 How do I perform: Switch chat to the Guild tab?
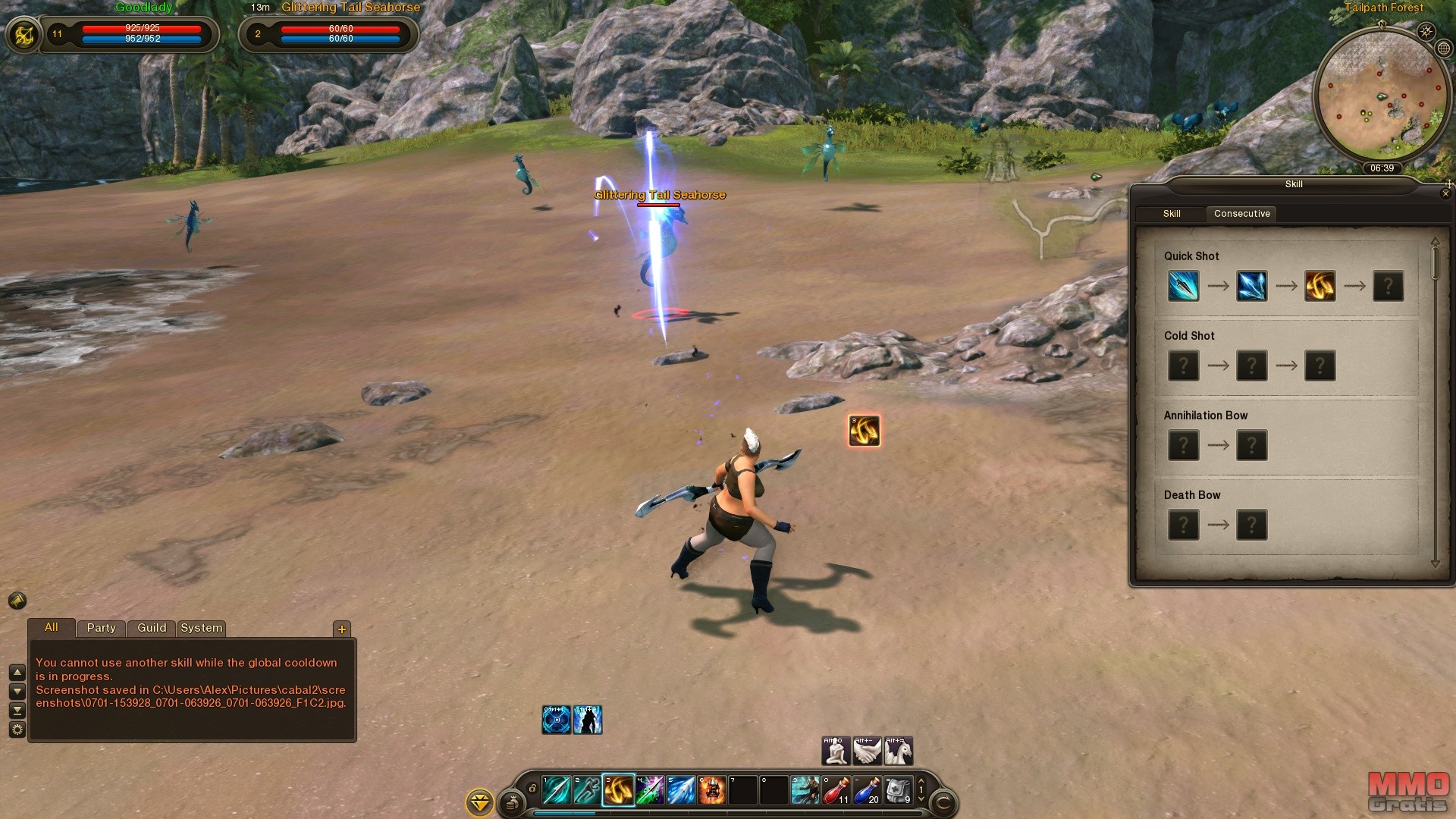[152, 628]
